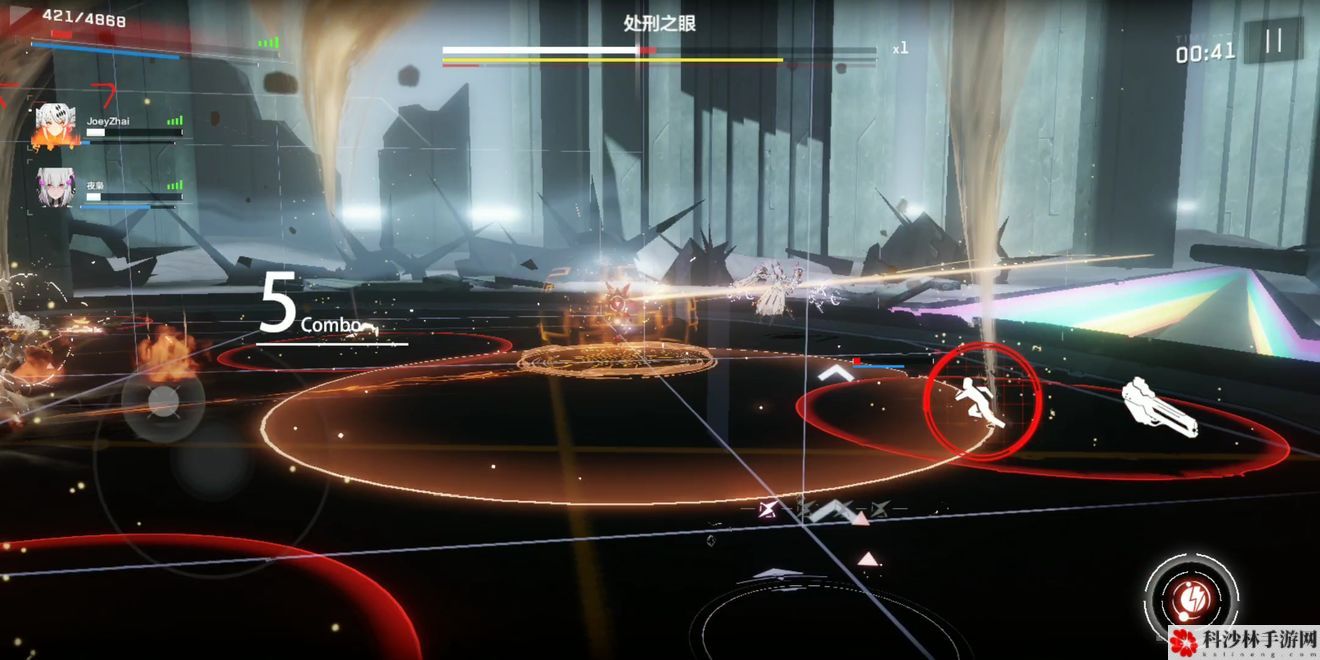
Task: Fire with the gun attack icon
Action: [x=1159, y=407]
